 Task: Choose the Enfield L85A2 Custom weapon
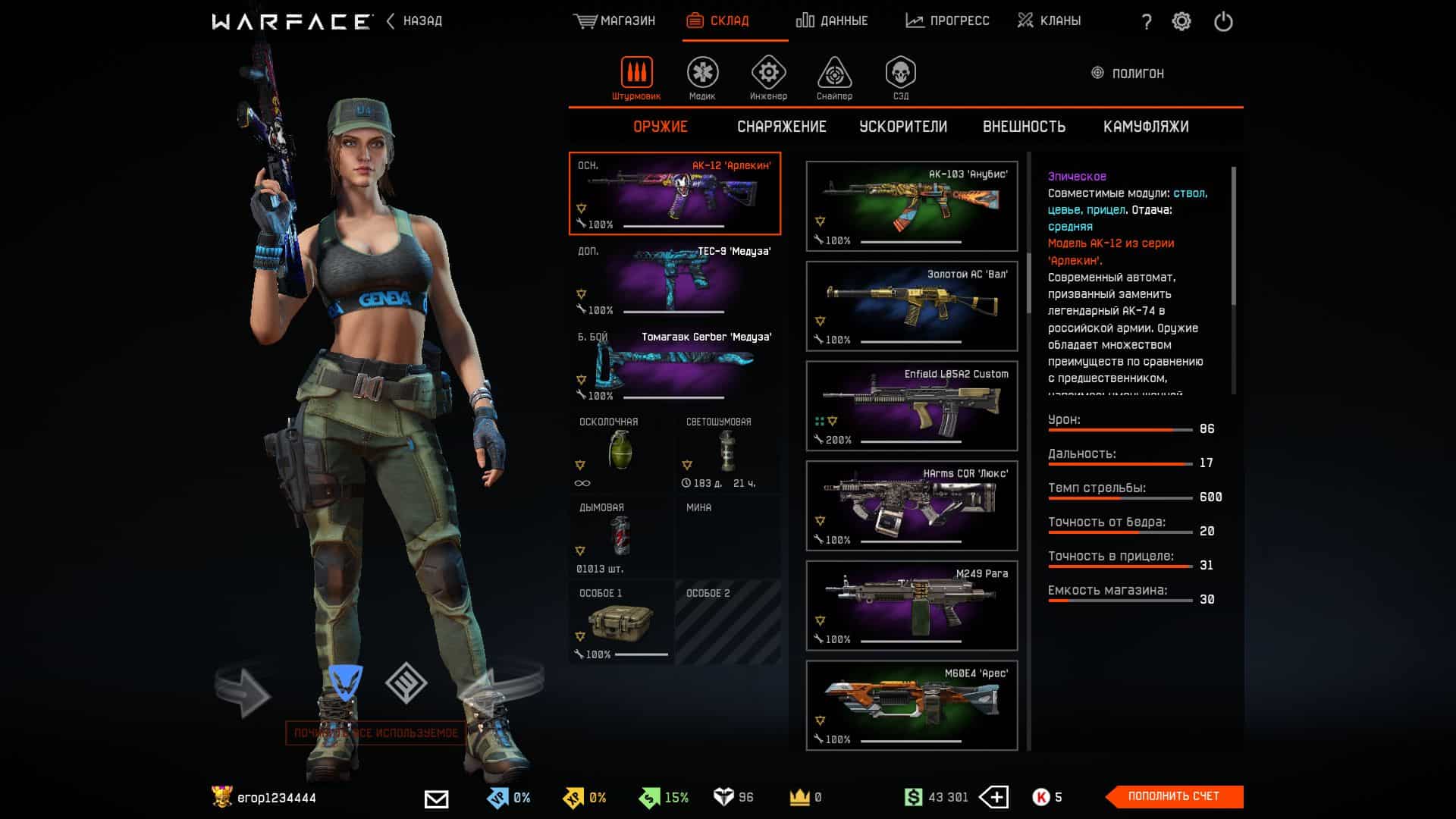pyautogui.click(x=912, y=406)
